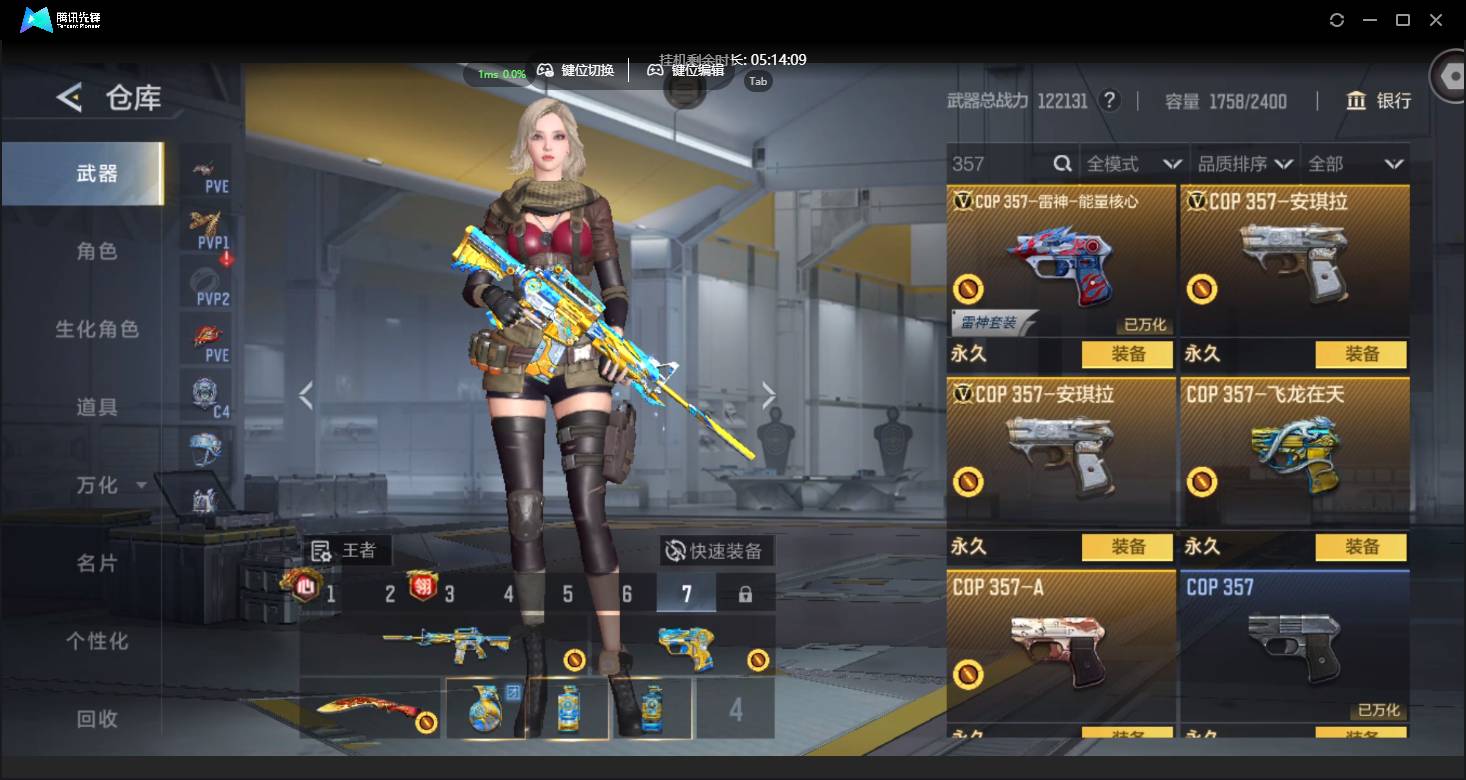Select the 道具 tab
Viewport: 1466px width, 780px height.
(97, 407)
